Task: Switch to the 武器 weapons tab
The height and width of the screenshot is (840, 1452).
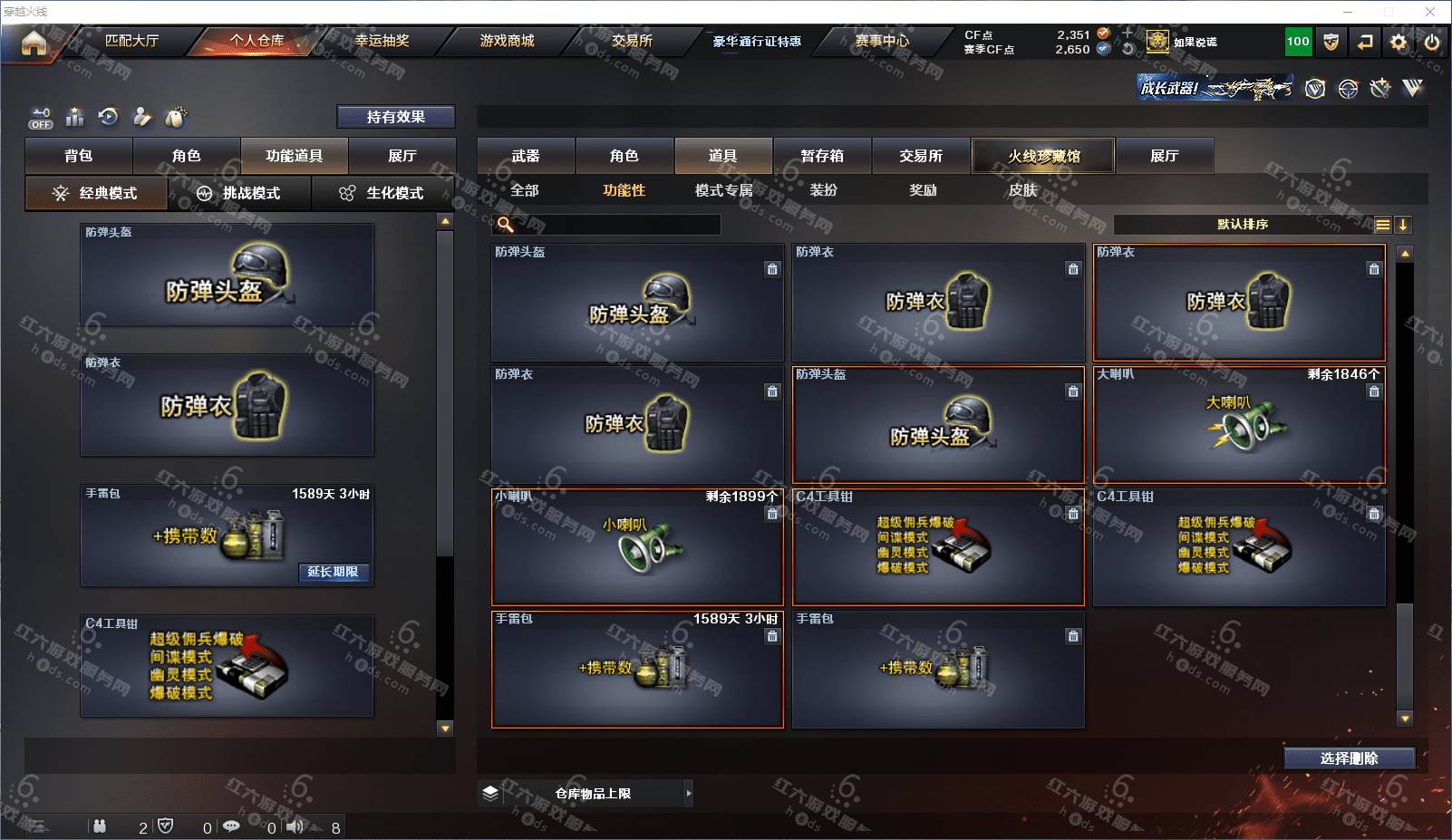Action: pos(526,156)
